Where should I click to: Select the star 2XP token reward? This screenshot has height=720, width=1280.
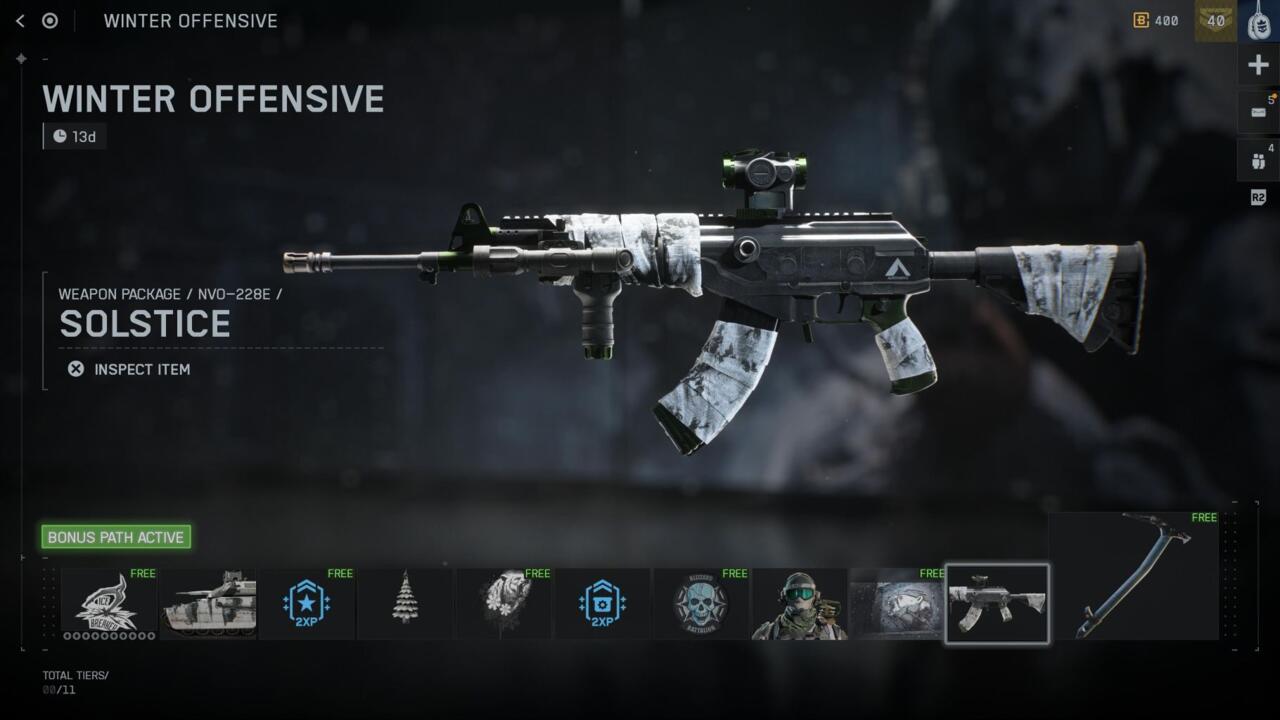click(x=306, y=604)
